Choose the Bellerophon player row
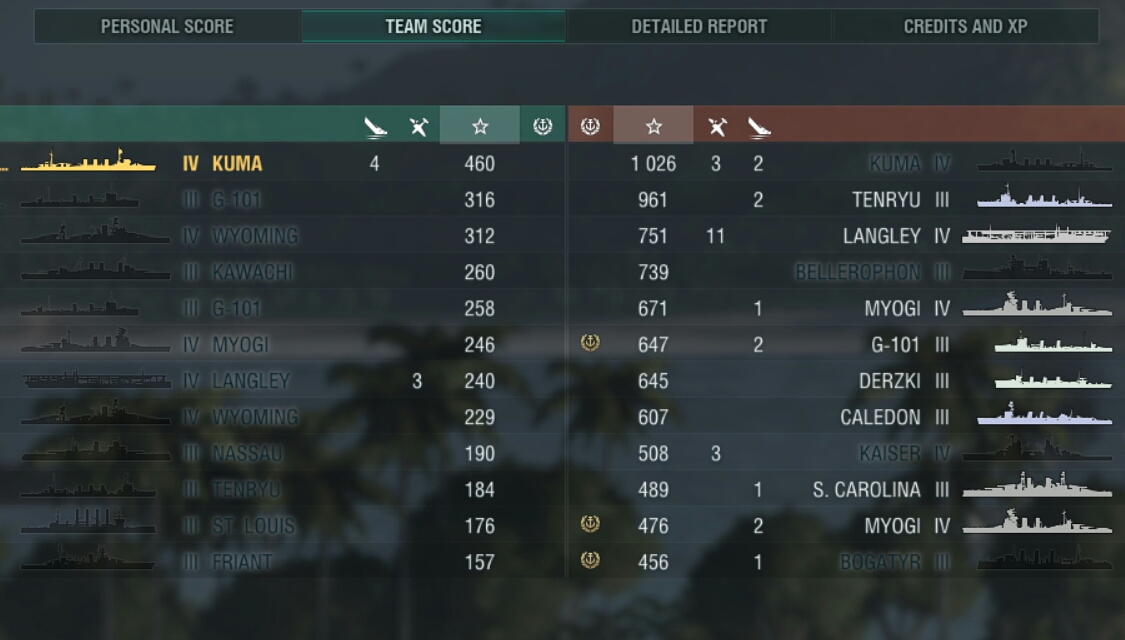Screen dimensions: 1125x640 click(857, 272)
